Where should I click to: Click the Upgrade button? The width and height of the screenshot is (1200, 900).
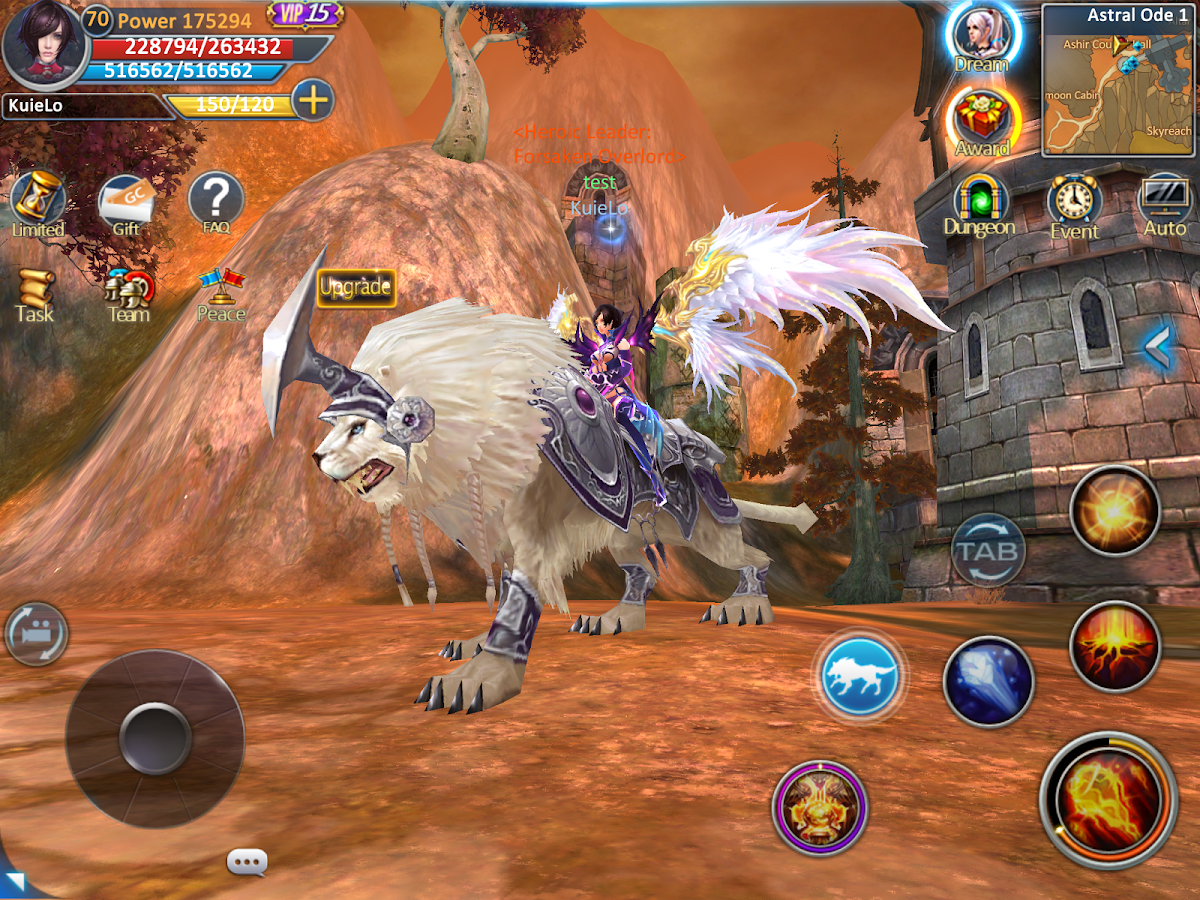pyautogui.click(x=356, y=288)
